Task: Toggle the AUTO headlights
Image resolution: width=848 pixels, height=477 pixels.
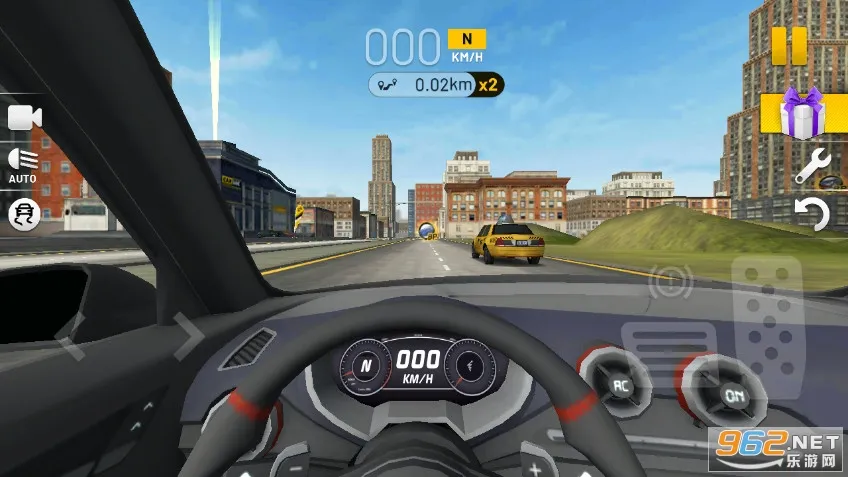Action: point(23,163)
